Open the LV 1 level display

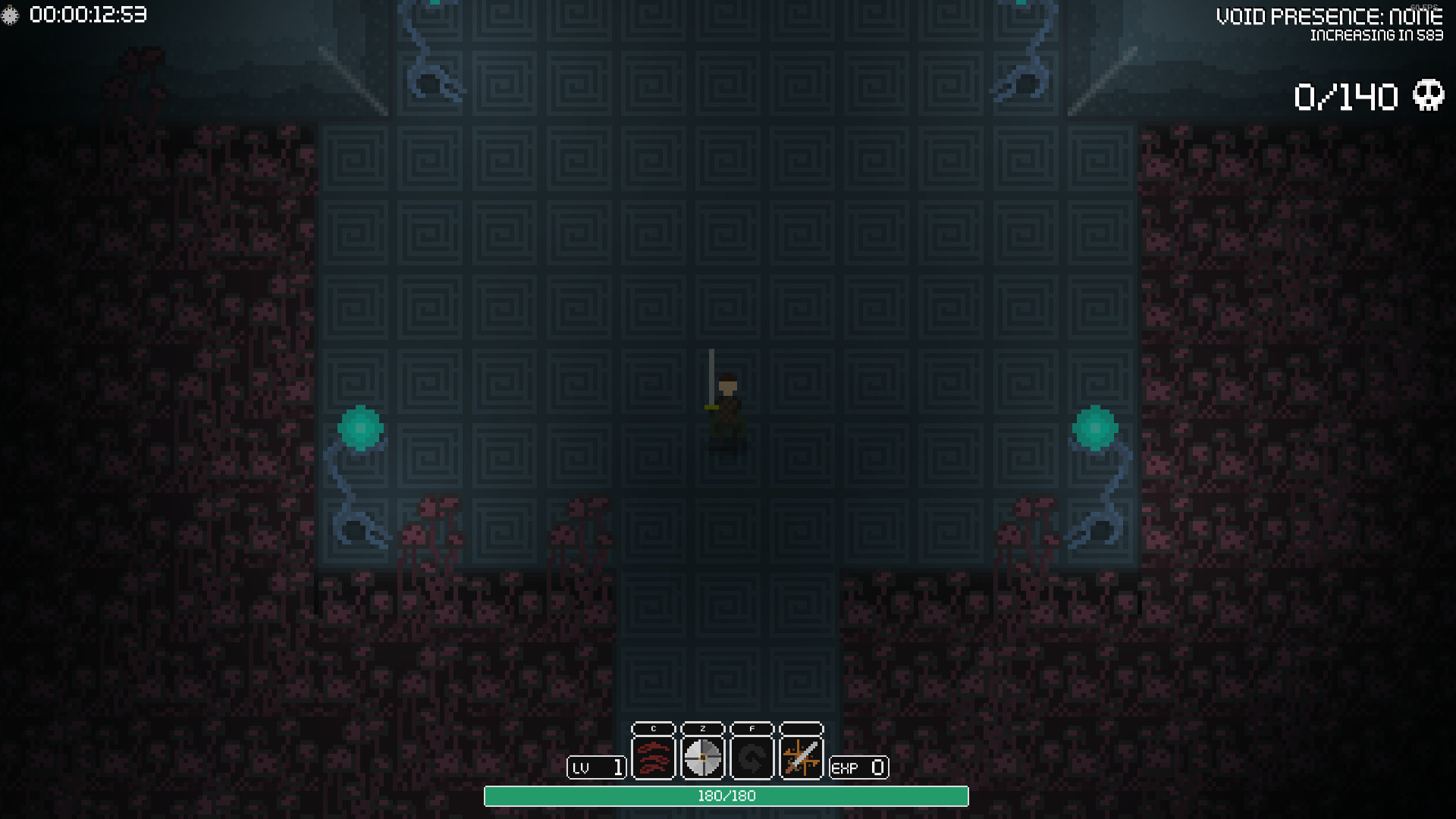596,767
